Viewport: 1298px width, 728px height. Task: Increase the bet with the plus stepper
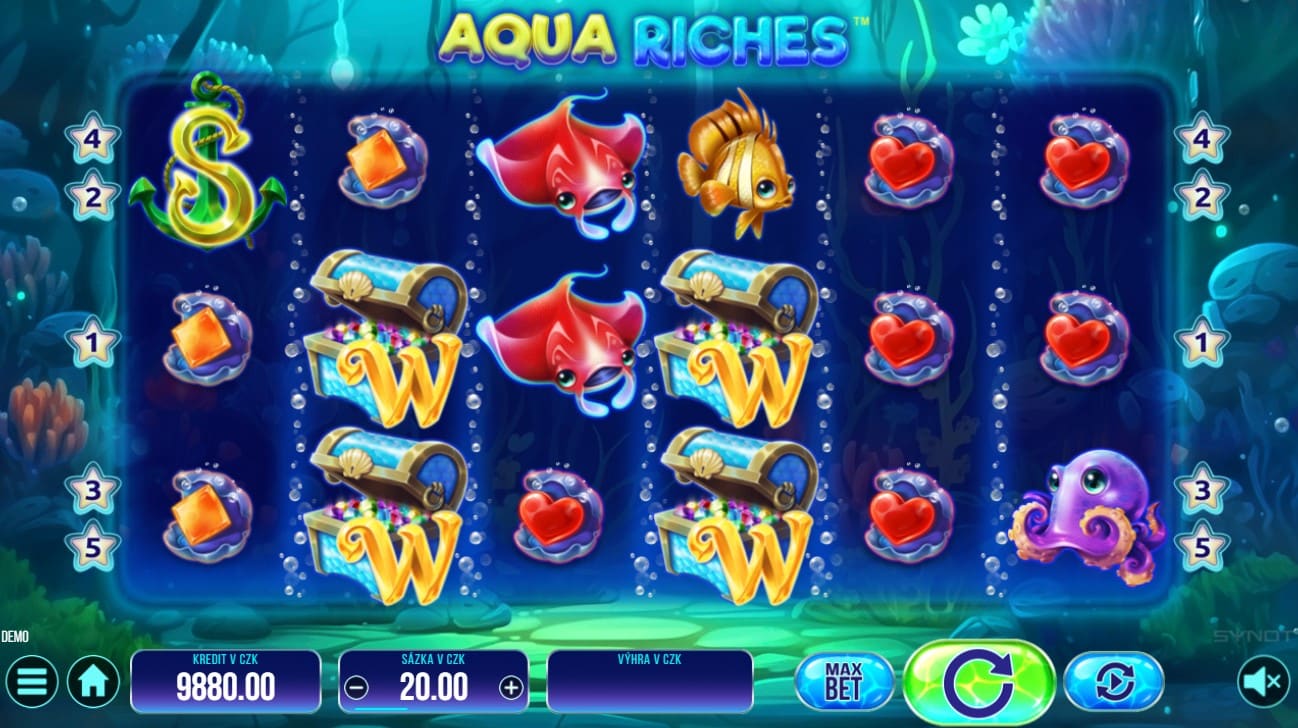pos(512,686)
